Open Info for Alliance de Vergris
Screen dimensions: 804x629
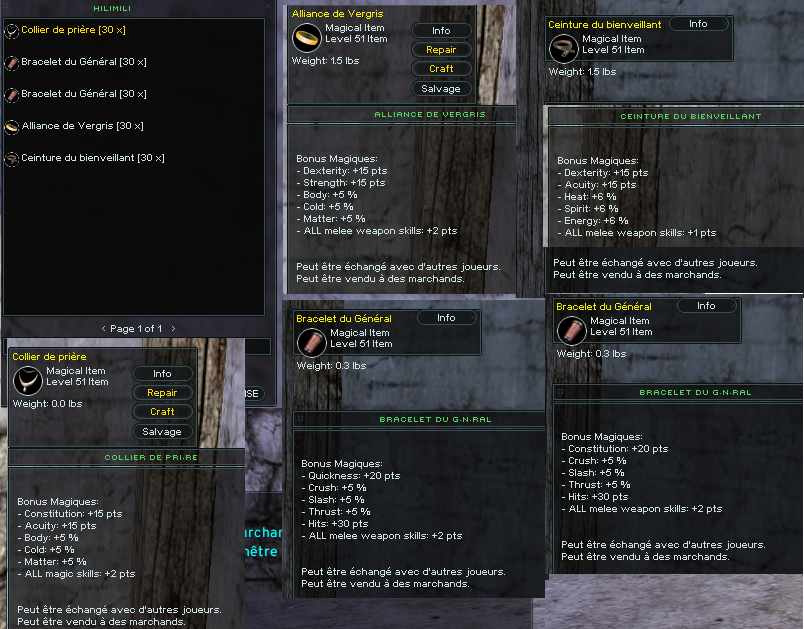[x=441, y=31]
